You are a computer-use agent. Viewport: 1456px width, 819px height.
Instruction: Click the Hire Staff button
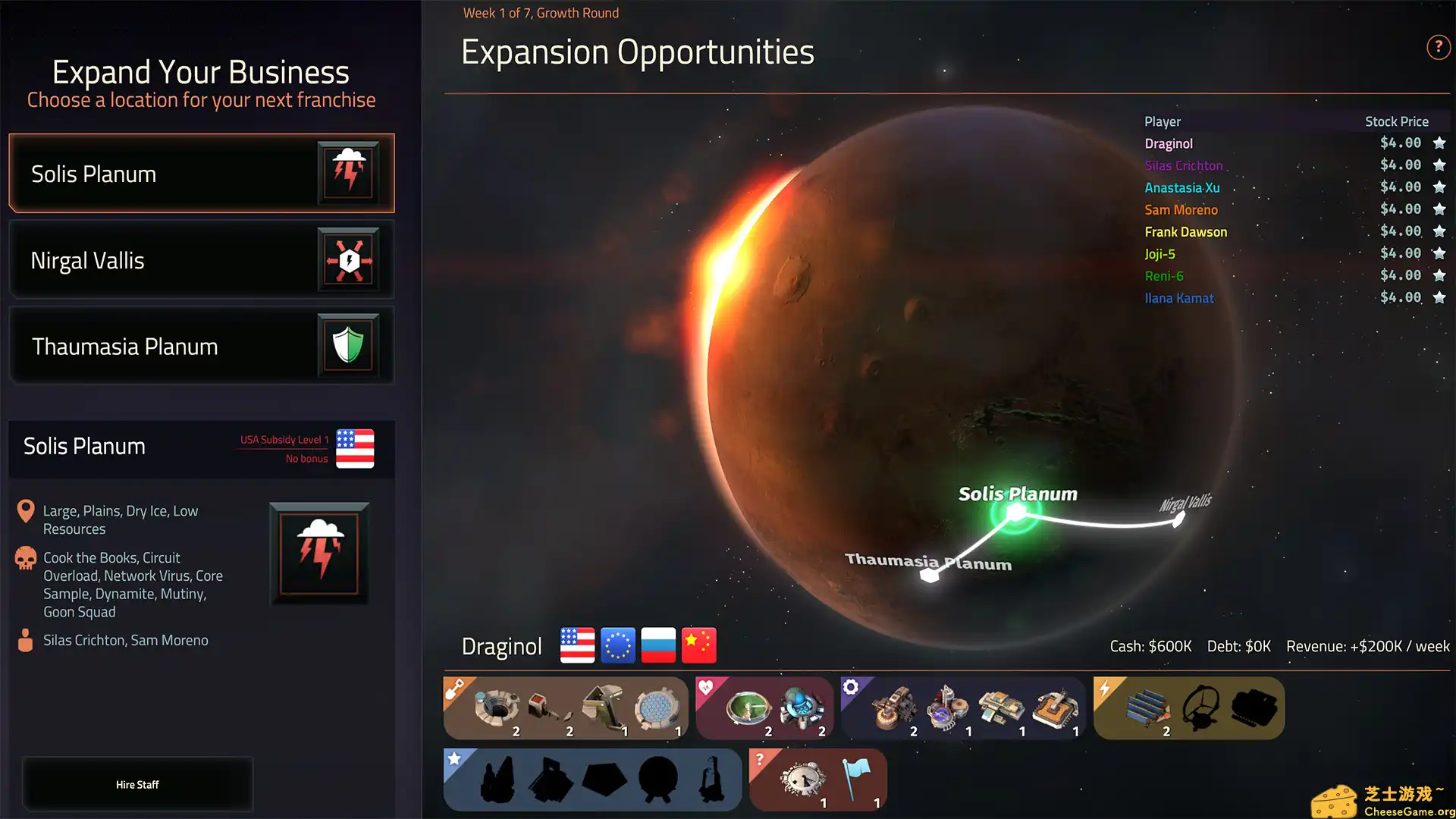coord(137,784)
